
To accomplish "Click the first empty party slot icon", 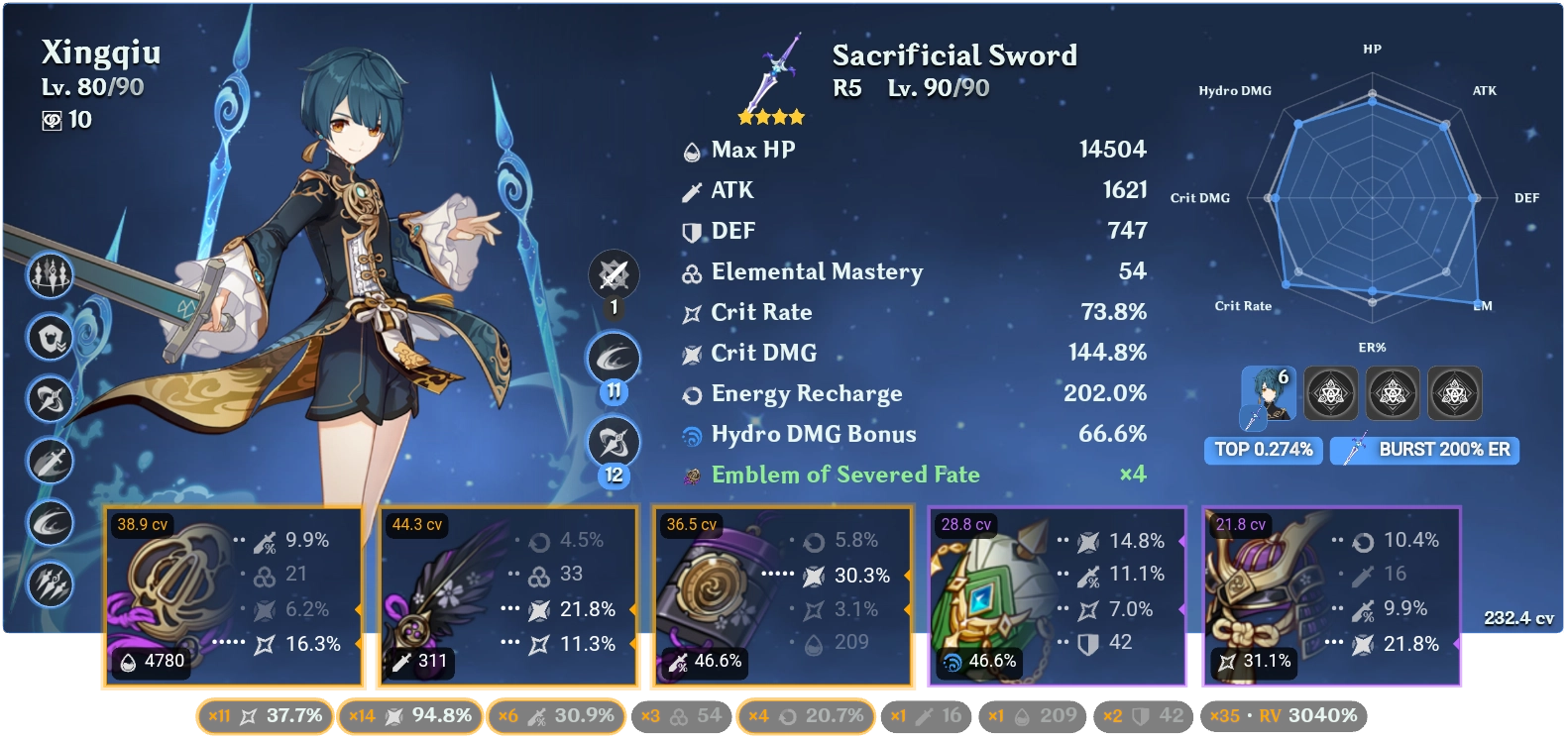I will 1332,393.
